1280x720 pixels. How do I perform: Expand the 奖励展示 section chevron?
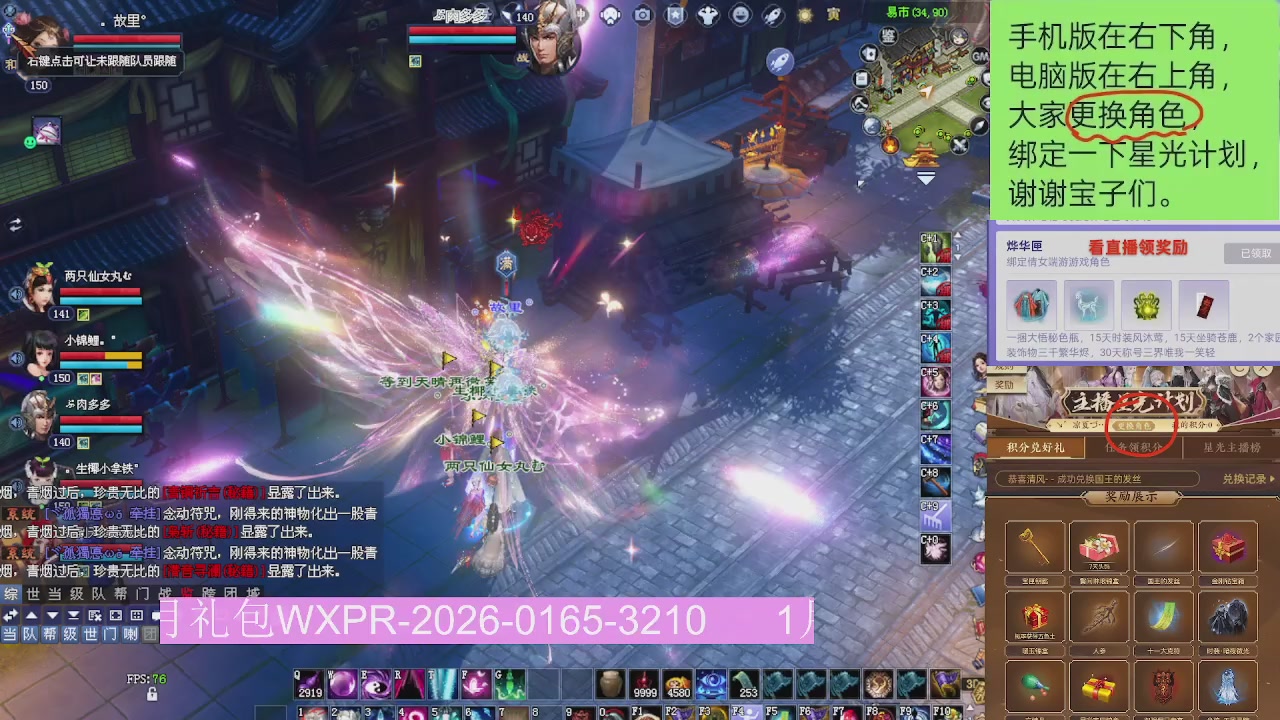(1180, 492)
